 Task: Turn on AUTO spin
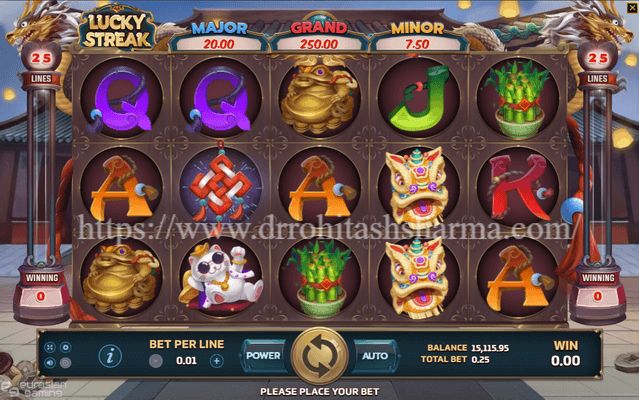tap(374, 355)
